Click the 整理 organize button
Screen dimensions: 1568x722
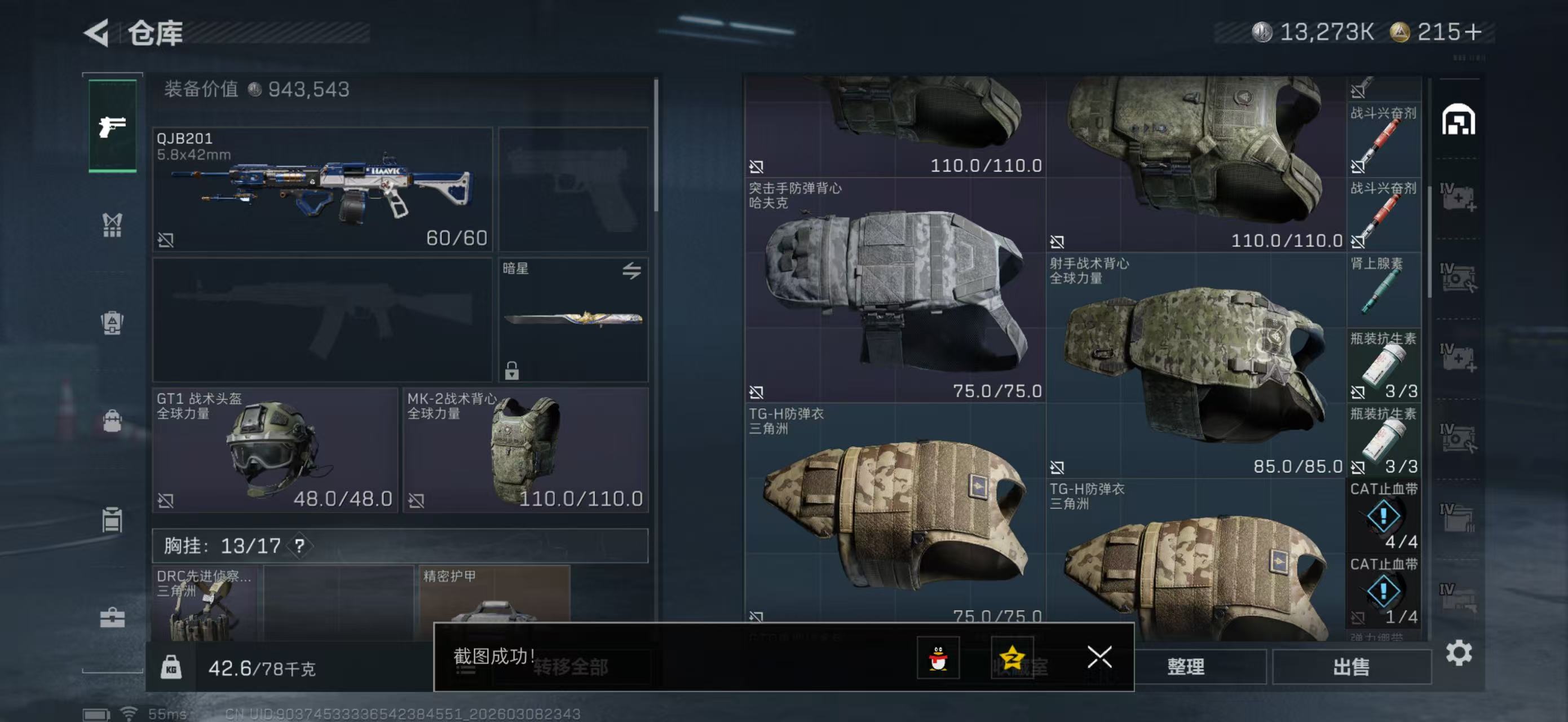(x=1186, y=667)
